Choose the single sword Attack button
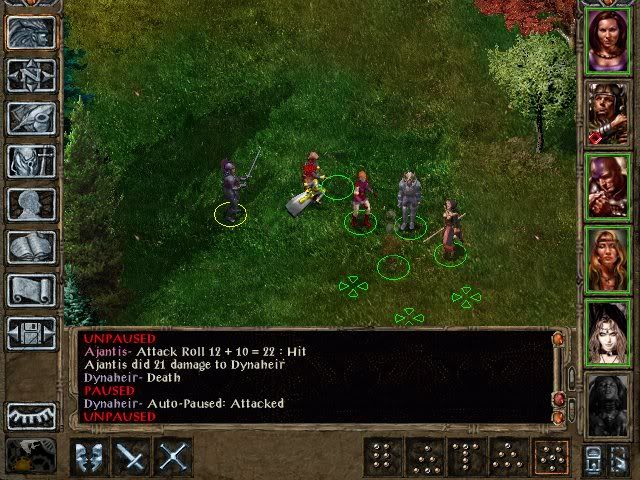Screen dimensions: 640x480 point(132,457)
